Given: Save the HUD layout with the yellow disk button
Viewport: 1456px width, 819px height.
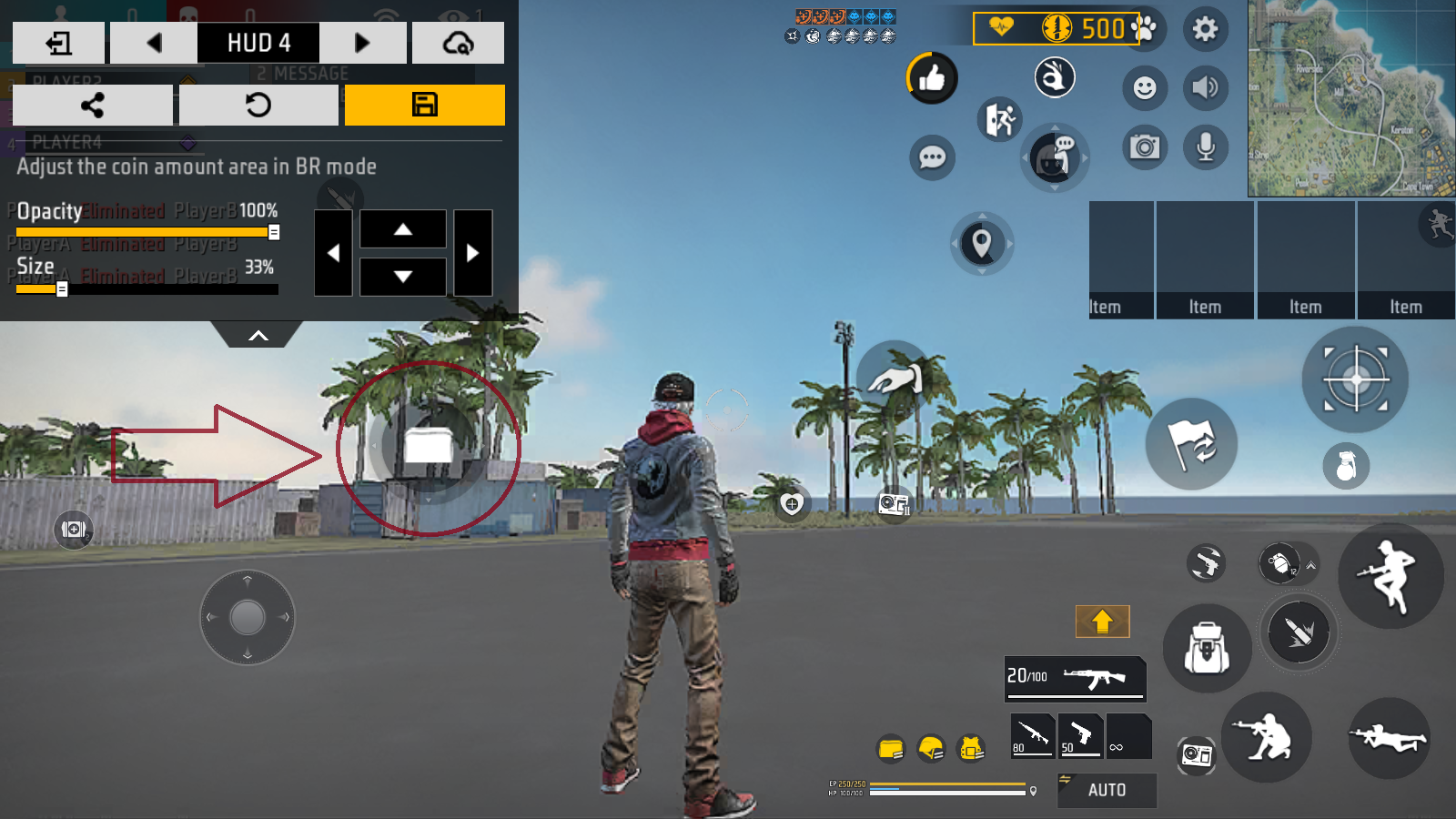Looking at the screenshot, I should [424, 106].
